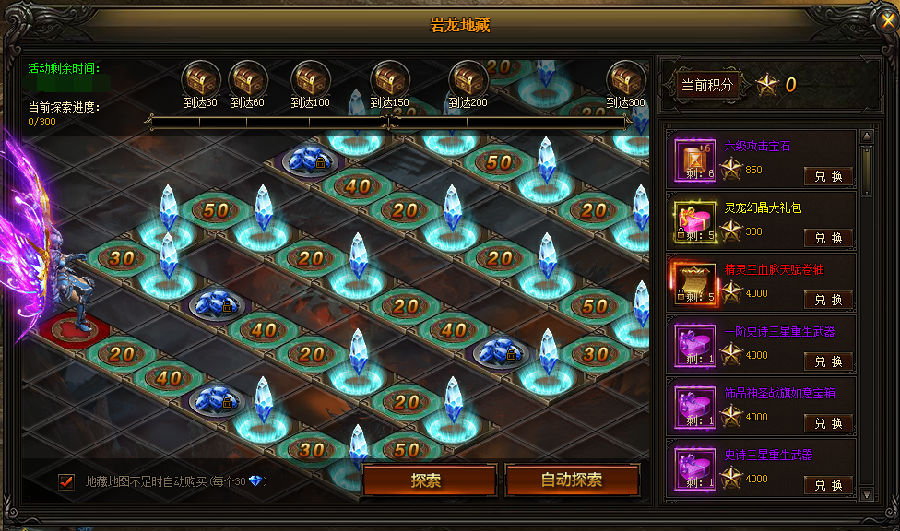
Task: Exchange for 饰品神圣战旗如意宝箱
Action: tap(828, 424)
